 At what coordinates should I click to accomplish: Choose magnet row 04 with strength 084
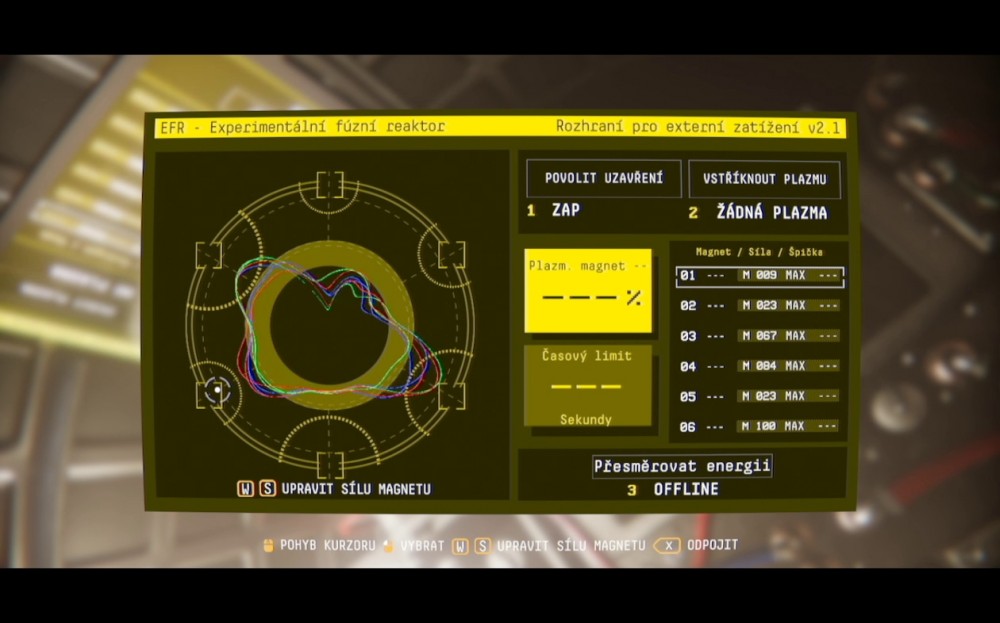pos(760,367)
